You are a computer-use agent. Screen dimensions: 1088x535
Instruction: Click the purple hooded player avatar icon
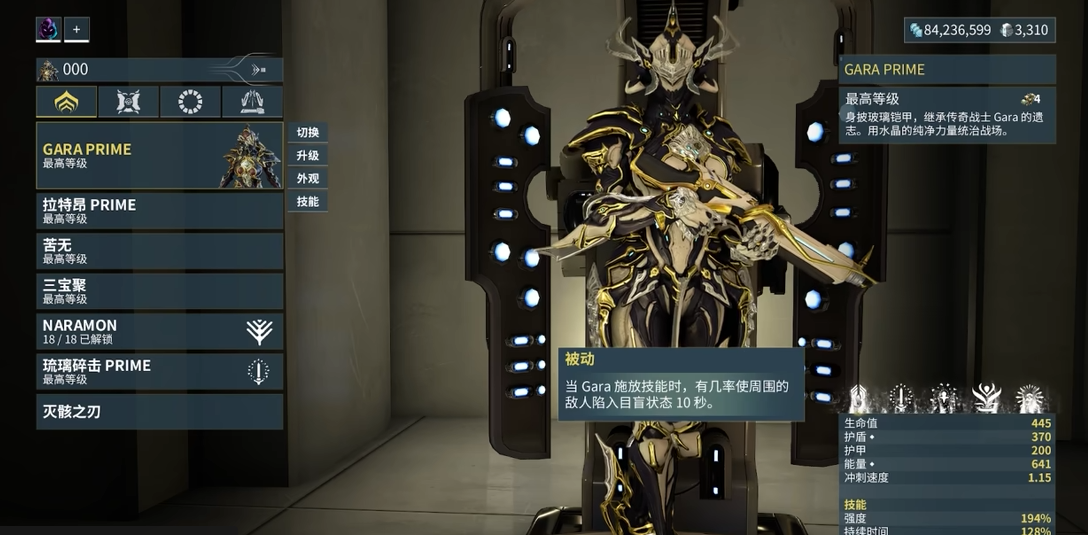click(x=48, y=30)
